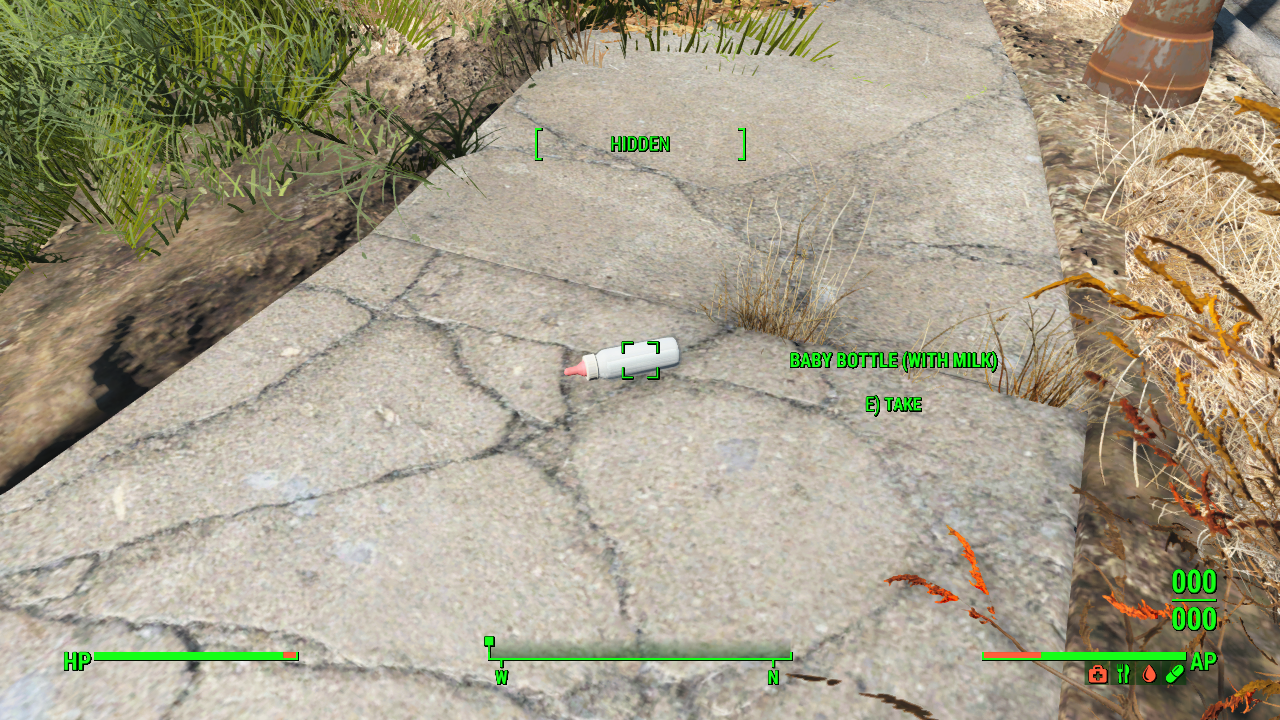
Task: Click the water droplet thirst icon
Action: [1148, 674]
